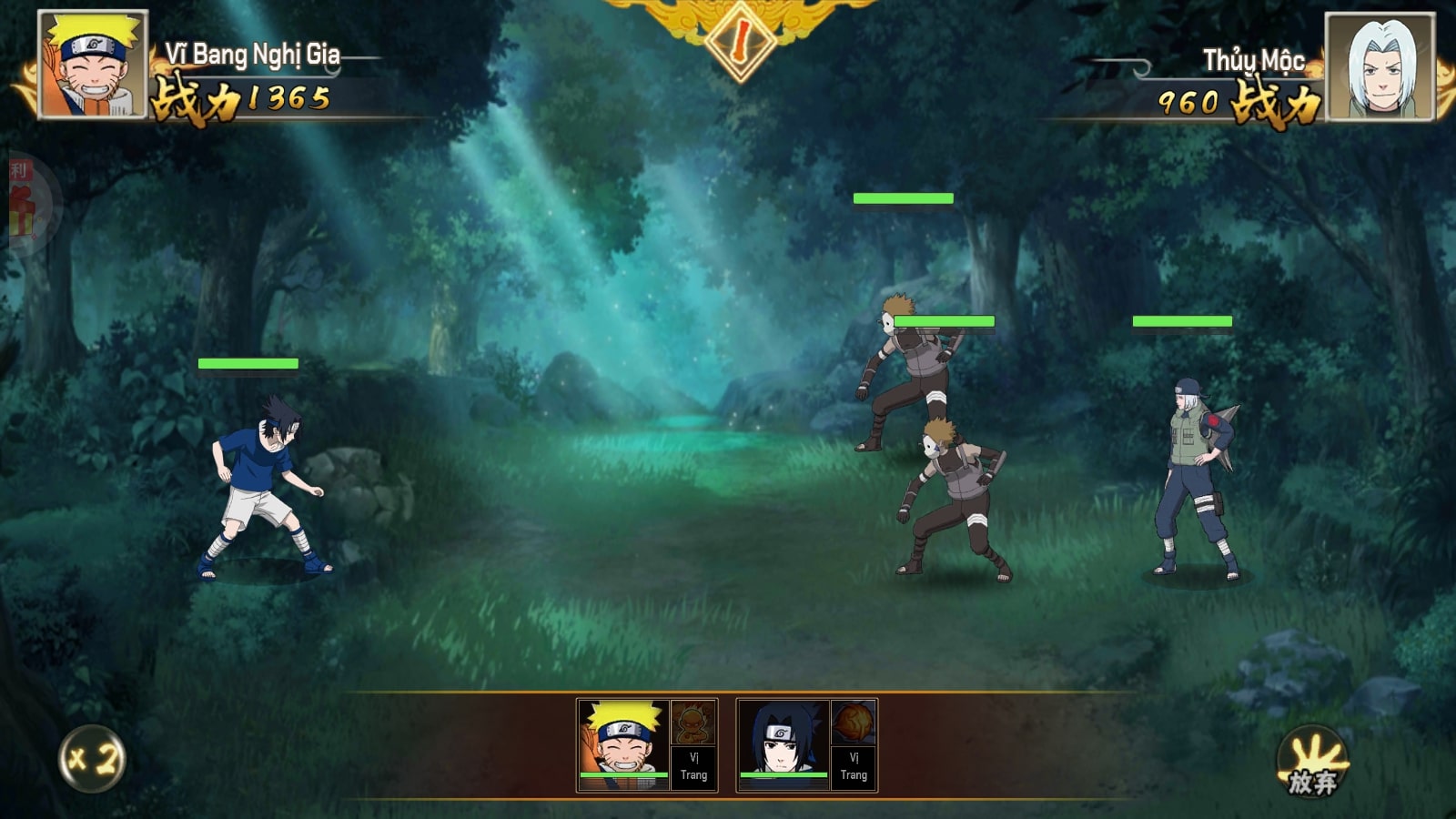Activate Sasuke's fireball skill icon
The width and height of the screenshot is (1456, 819).
[x=854, y=723]
